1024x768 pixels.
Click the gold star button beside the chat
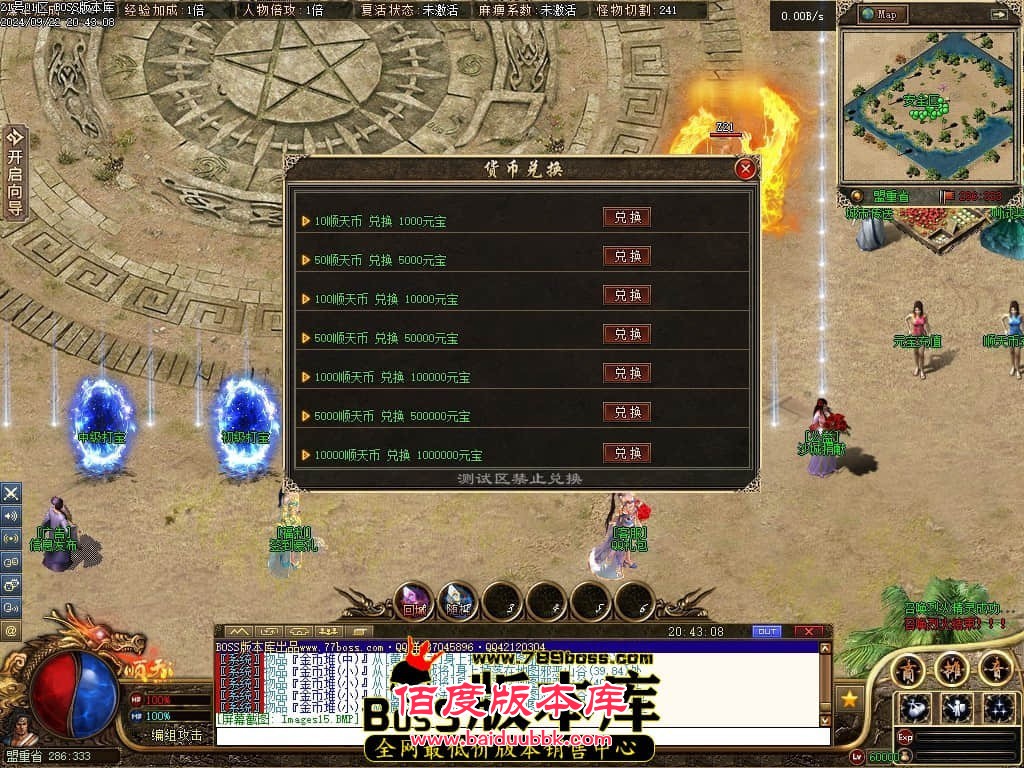click(x=851, y=699)
